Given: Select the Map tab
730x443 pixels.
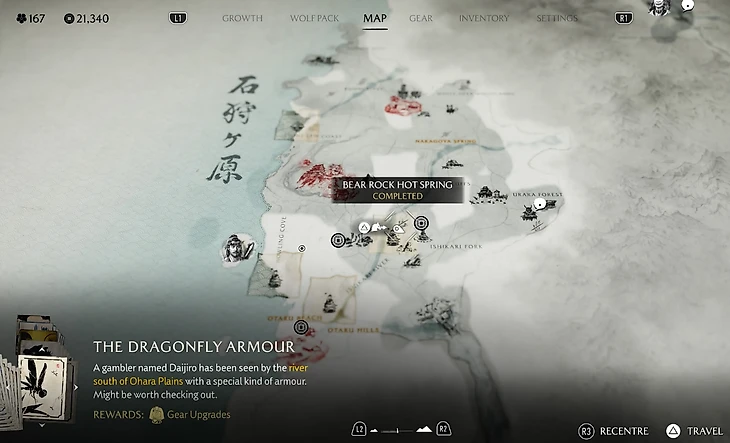Looking at the screenshot, I should tap(375, 18).
